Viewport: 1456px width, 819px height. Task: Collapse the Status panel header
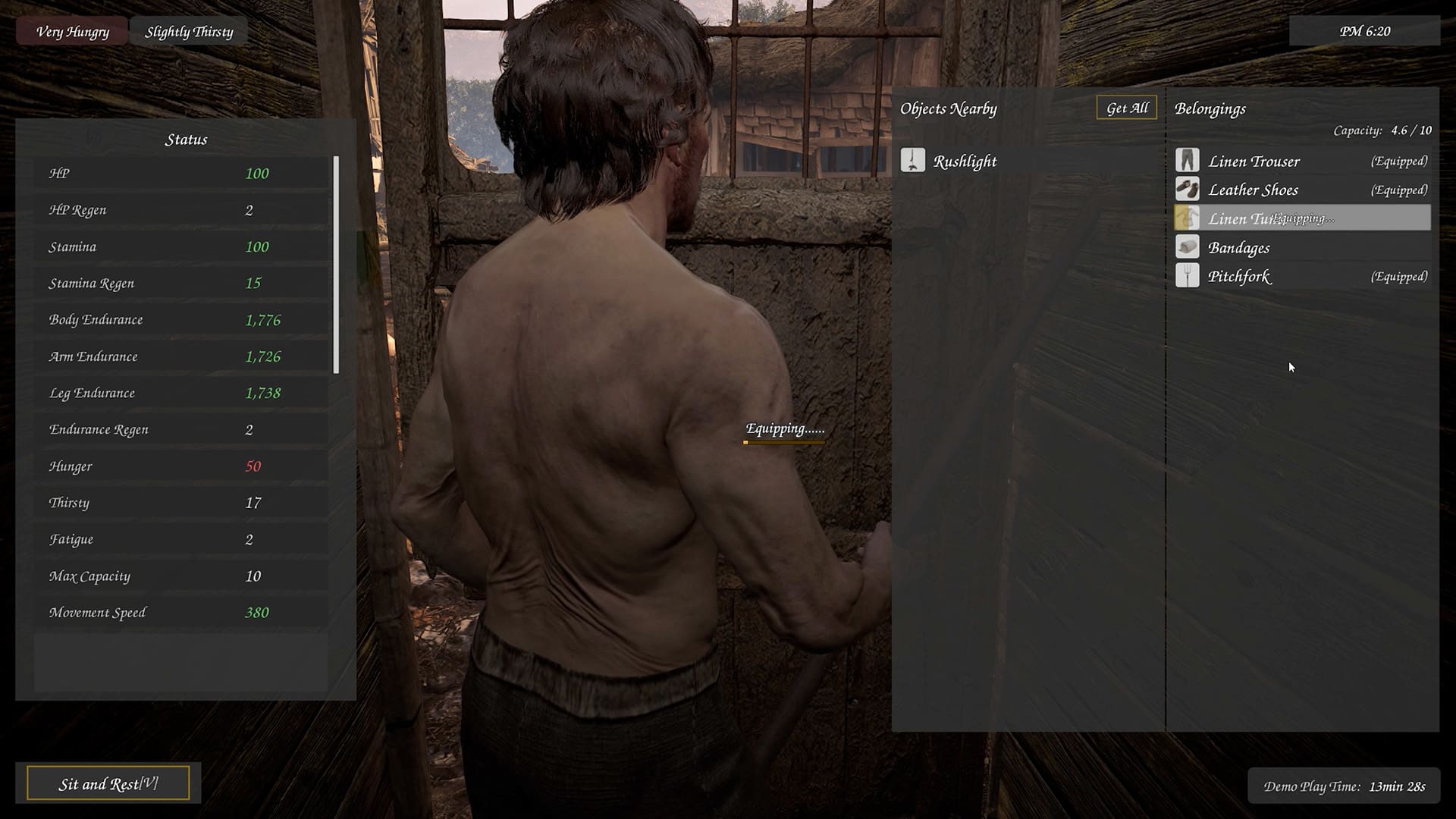[187, 139]
